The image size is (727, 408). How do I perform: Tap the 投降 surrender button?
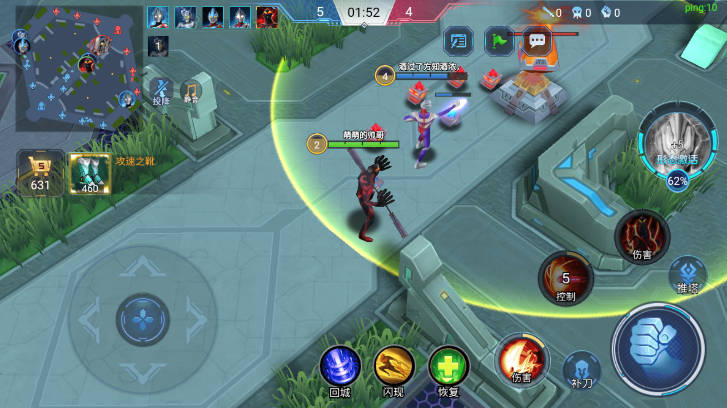click(x=161, y=86)
